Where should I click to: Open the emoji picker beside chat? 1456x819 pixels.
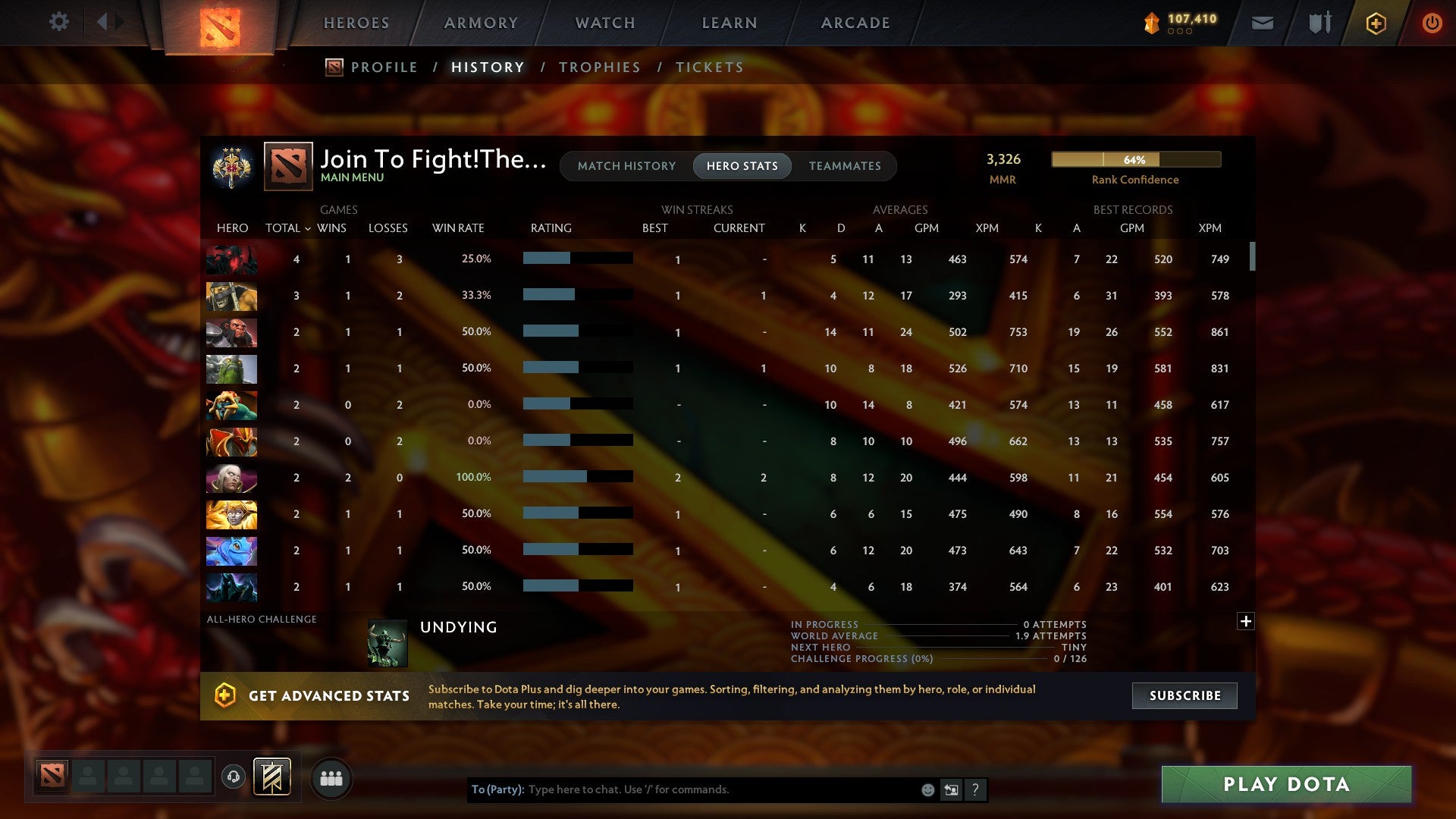[x=927, y=789]
